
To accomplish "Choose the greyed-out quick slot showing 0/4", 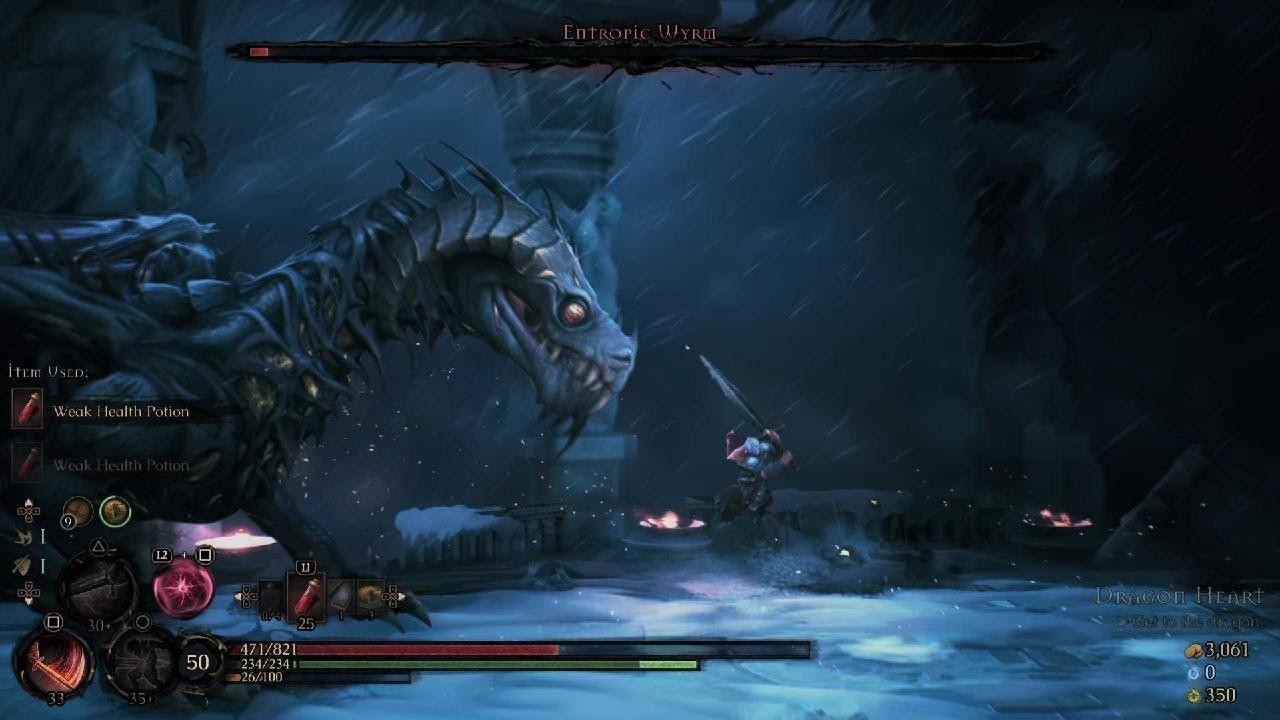I will pos(270,598).
